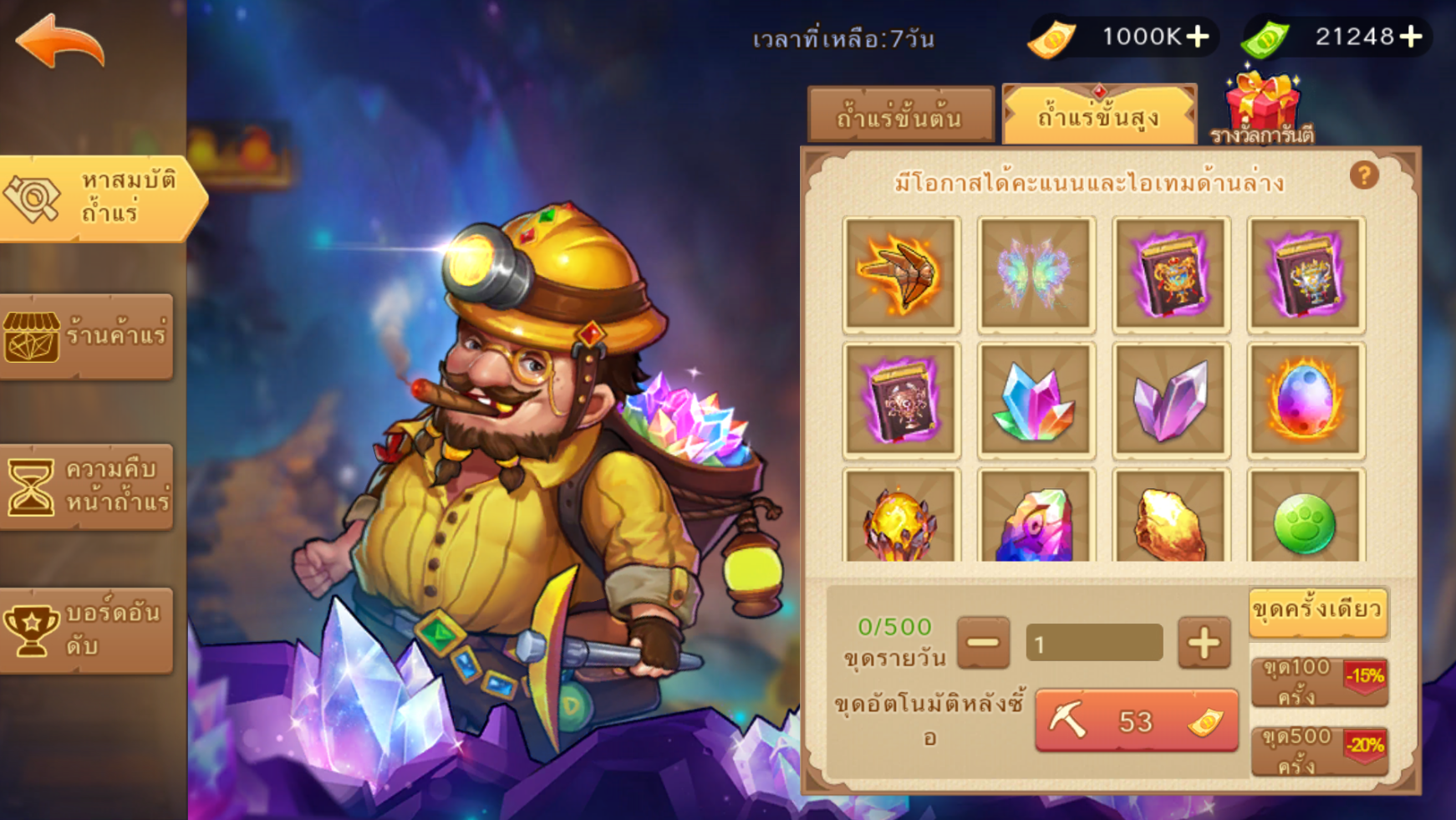
Task: Decrease dig count with minus button
Action: tap(983, 643)
